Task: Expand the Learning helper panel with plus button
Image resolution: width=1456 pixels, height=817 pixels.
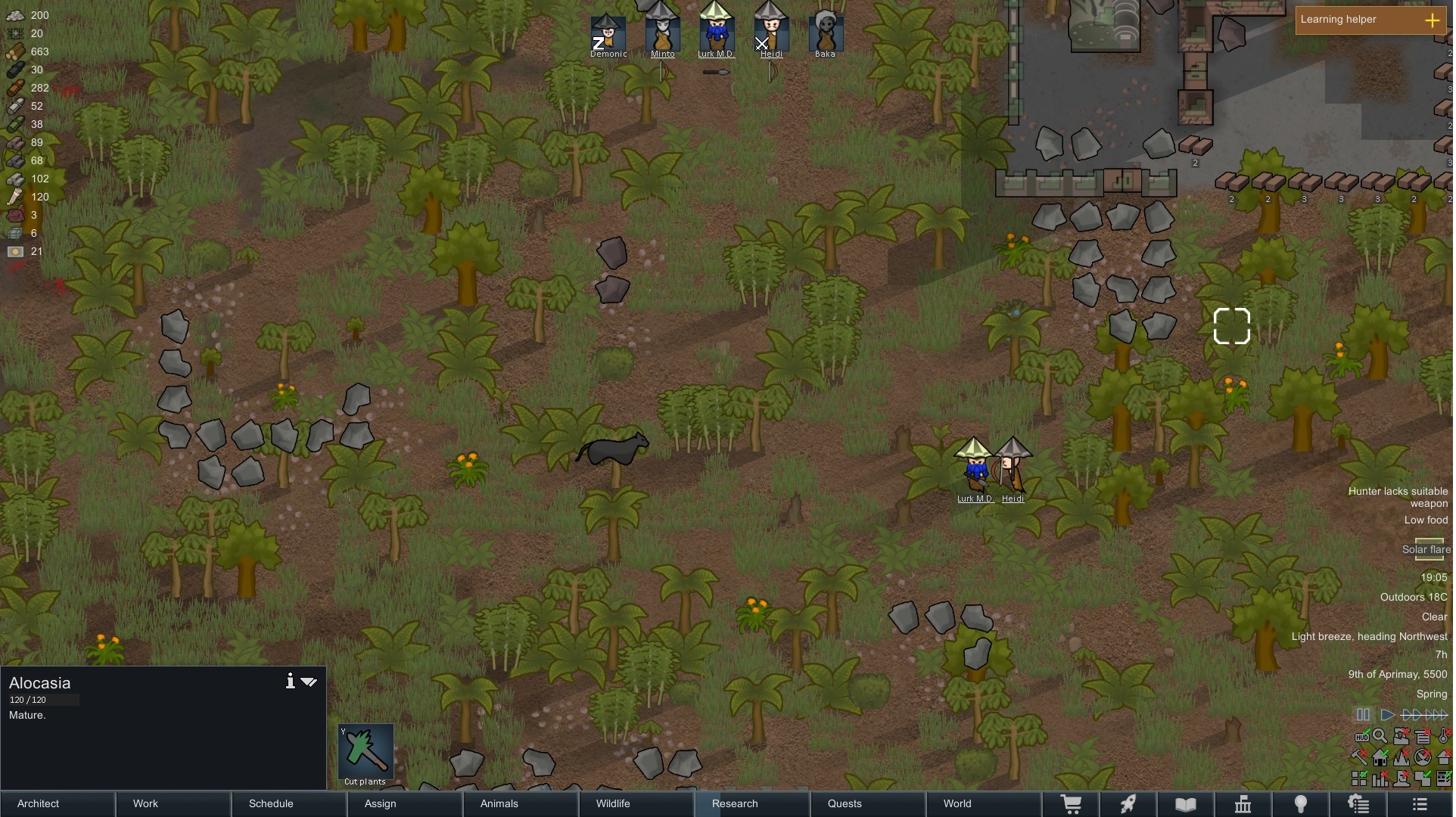Action: (x=1434, y=20)
